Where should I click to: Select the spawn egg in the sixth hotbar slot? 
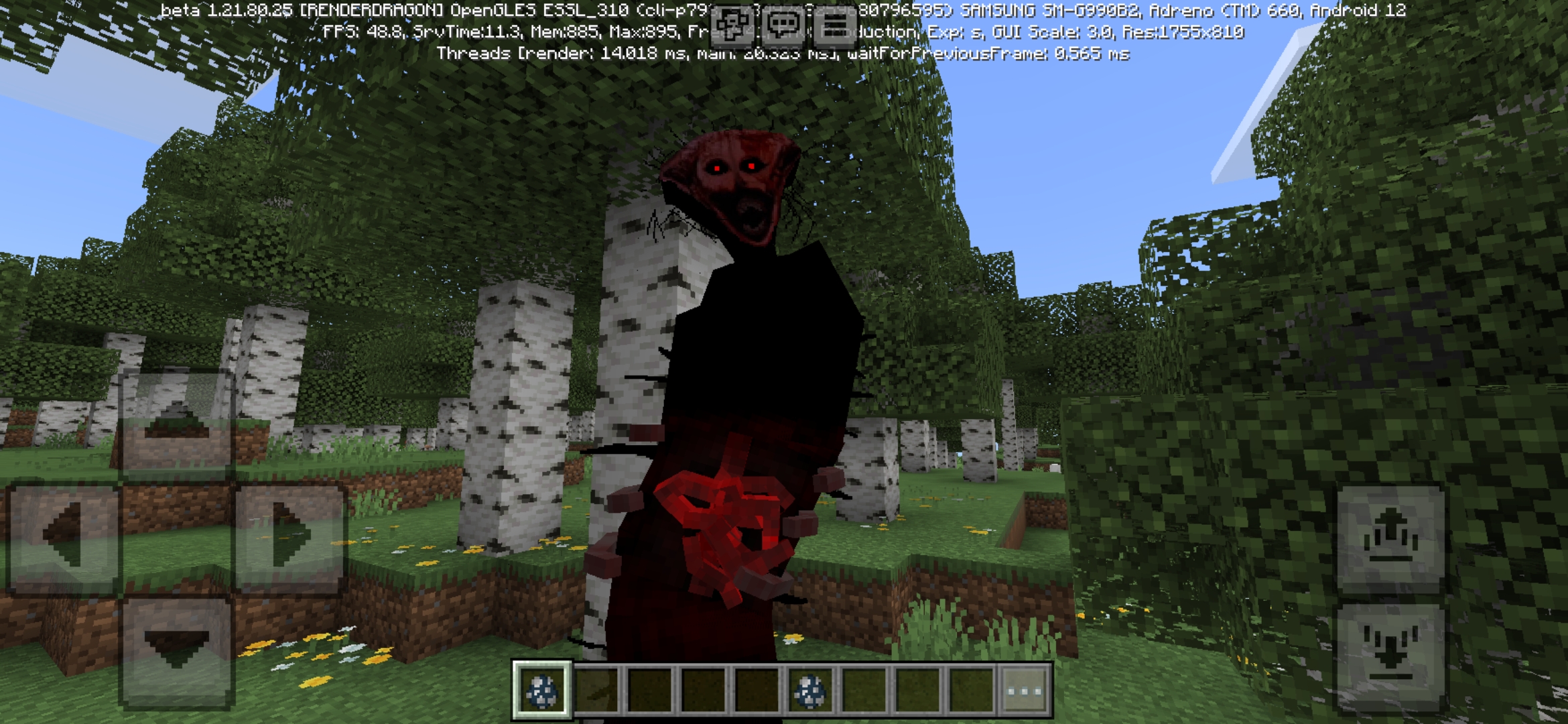click(811, 689)
